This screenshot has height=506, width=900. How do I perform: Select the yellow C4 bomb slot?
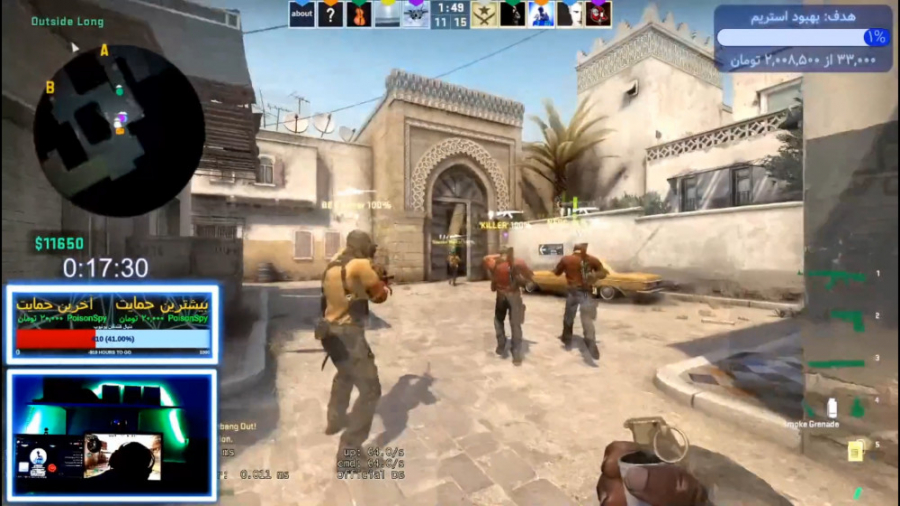tap(855, 450)
